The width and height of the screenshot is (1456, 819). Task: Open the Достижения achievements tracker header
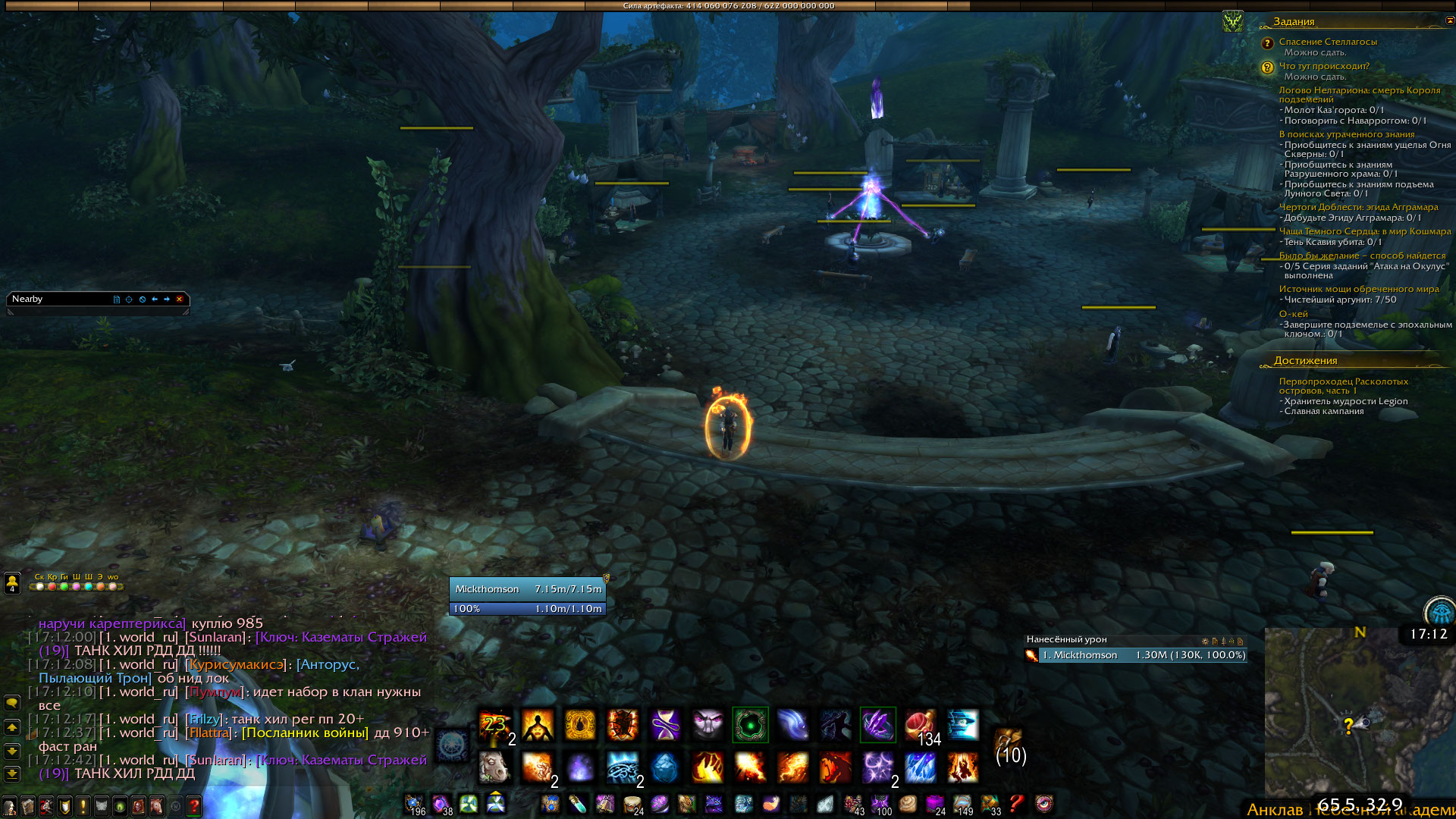(x=1305, y=361)
